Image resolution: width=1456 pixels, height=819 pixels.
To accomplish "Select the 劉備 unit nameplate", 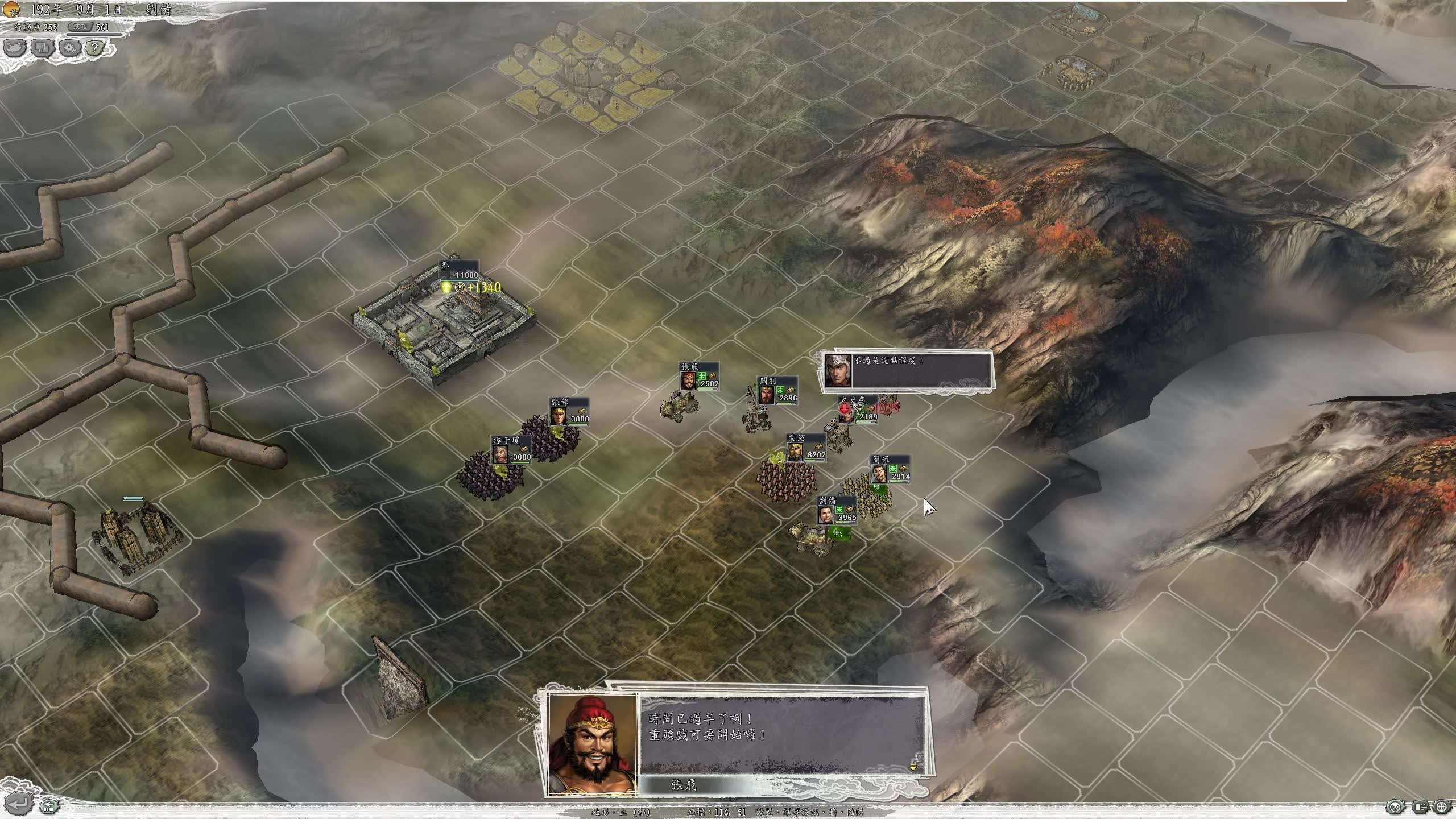I will pos(837,509).
